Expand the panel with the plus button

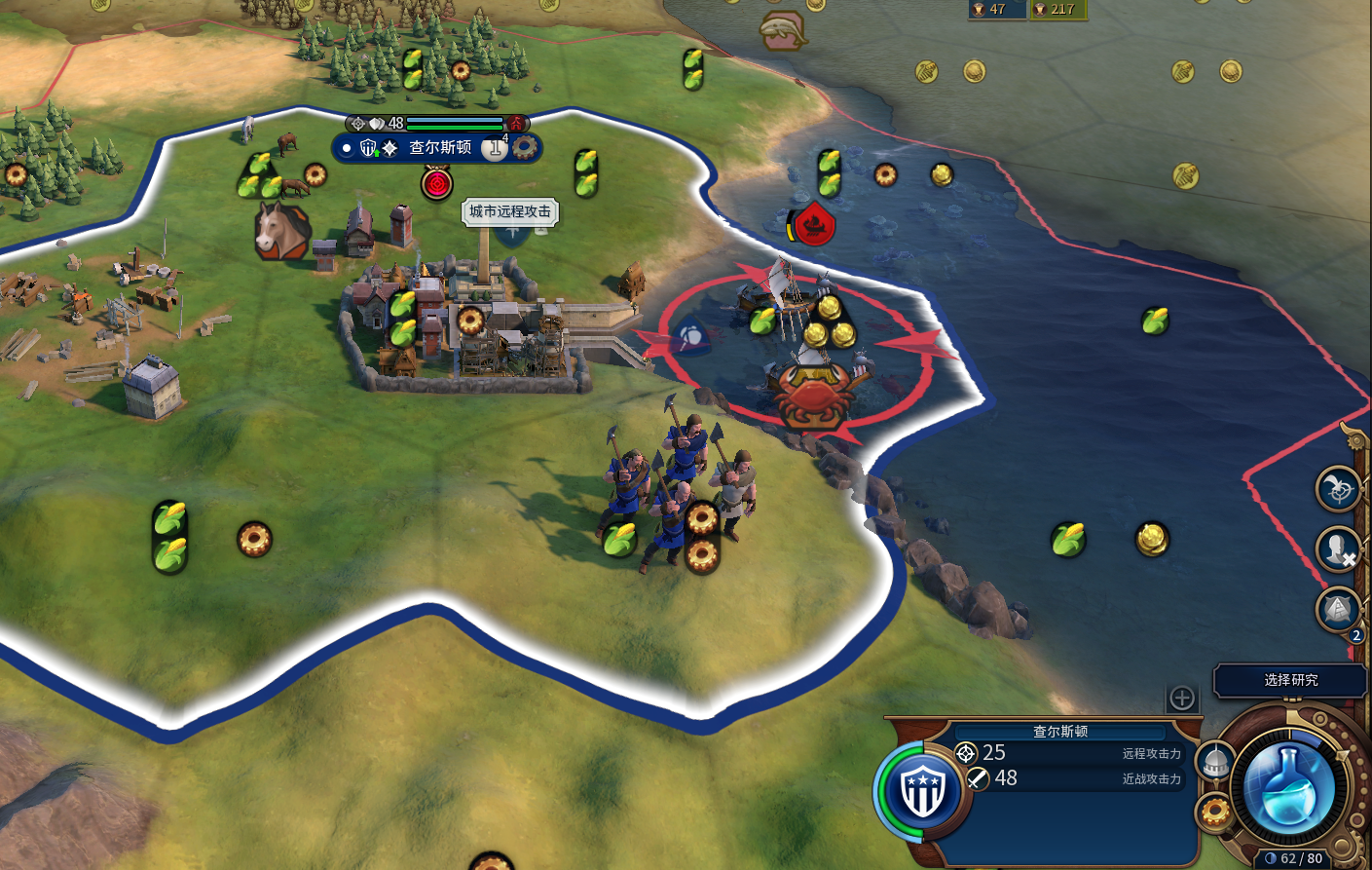[x=1182, y=698]
